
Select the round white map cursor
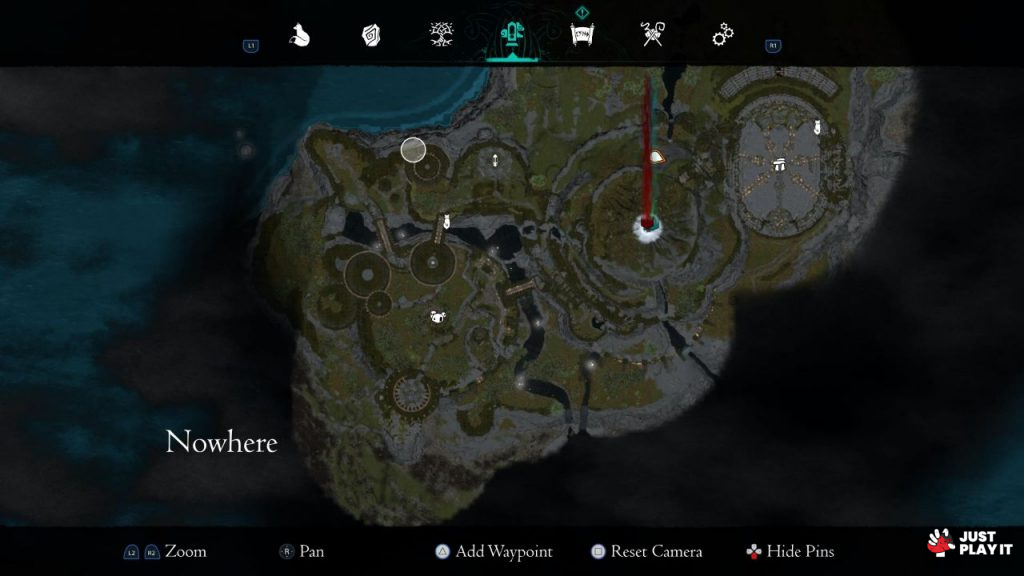pos(413,150)
